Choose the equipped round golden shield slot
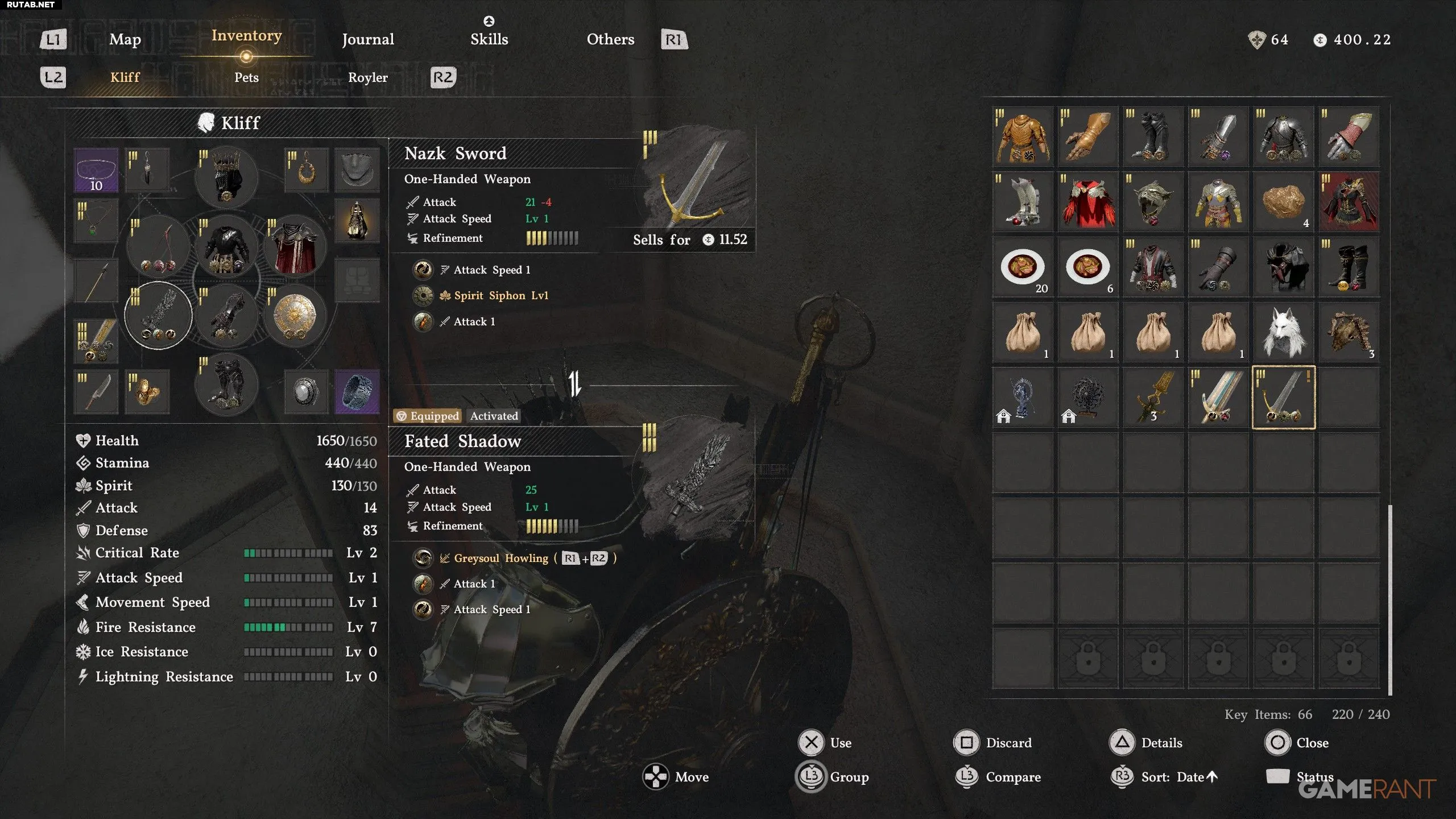This screenshot has height=819, width=1456. click(x=295, y=315)
